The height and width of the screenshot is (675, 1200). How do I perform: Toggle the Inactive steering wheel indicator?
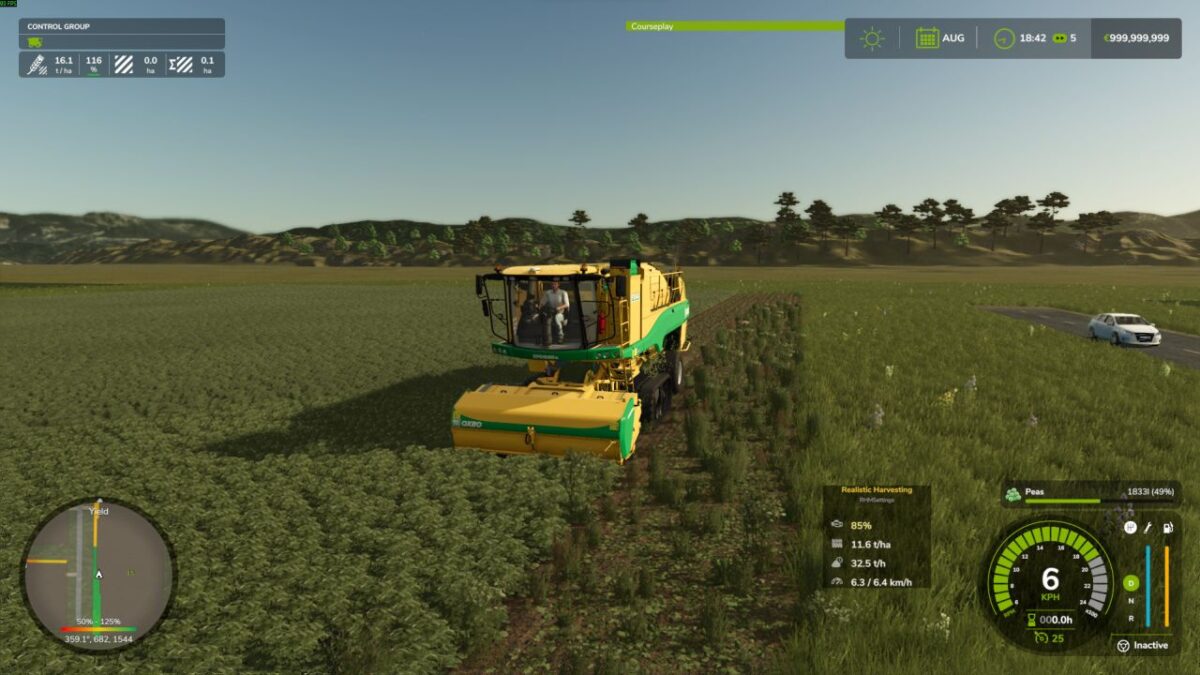click(x=1121, y=645)
